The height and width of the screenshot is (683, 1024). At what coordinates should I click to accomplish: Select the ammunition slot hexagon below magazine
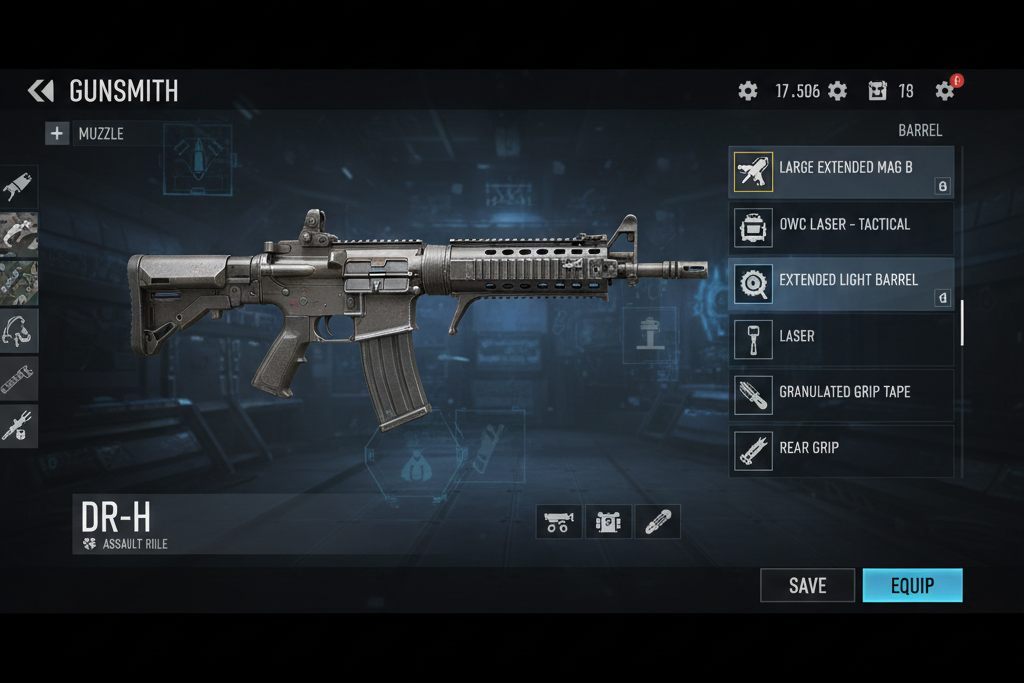[416, 460]
